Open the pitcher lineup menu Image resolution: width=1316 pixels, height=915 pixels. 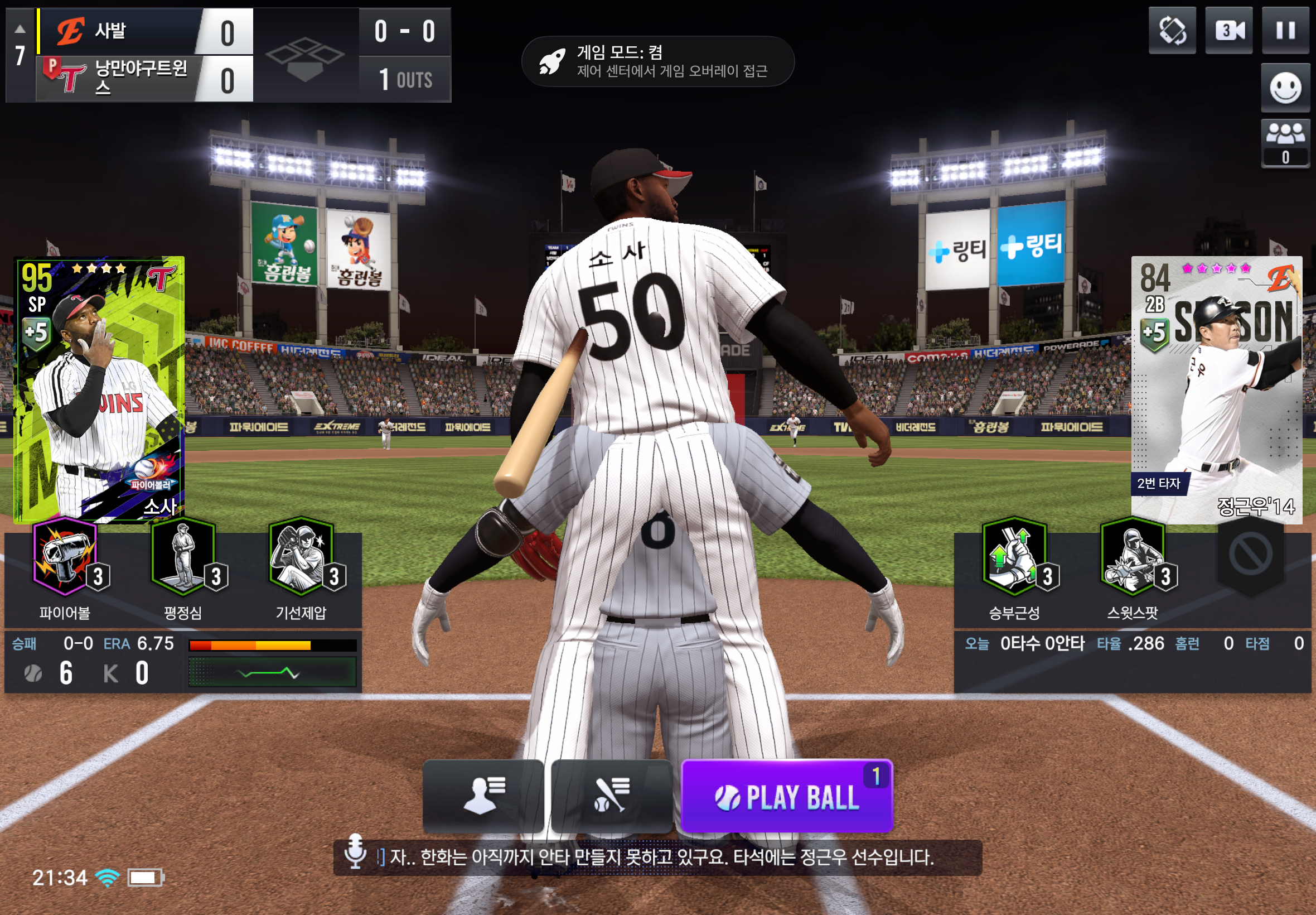[x=483, y=796]
